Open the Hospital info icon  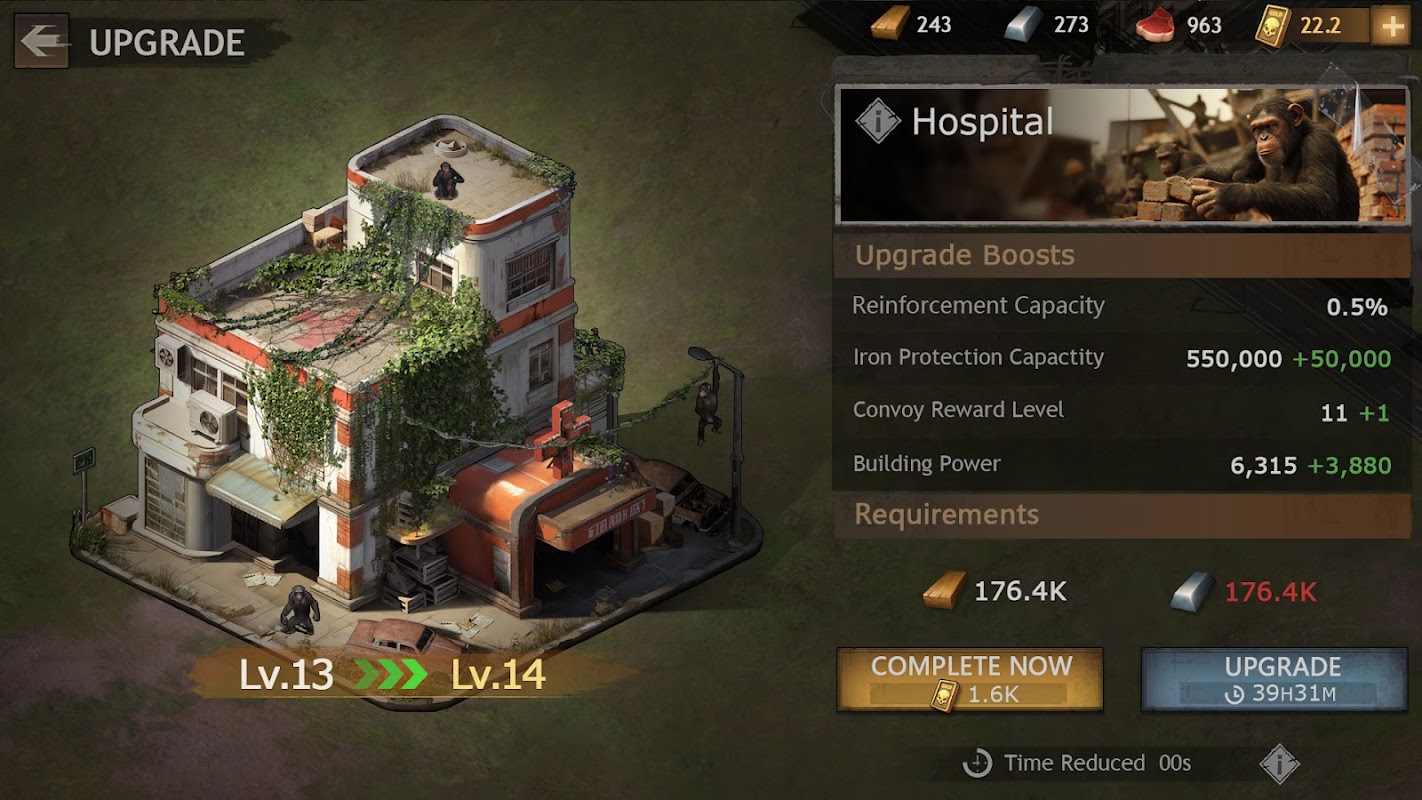tap(878, 122)
